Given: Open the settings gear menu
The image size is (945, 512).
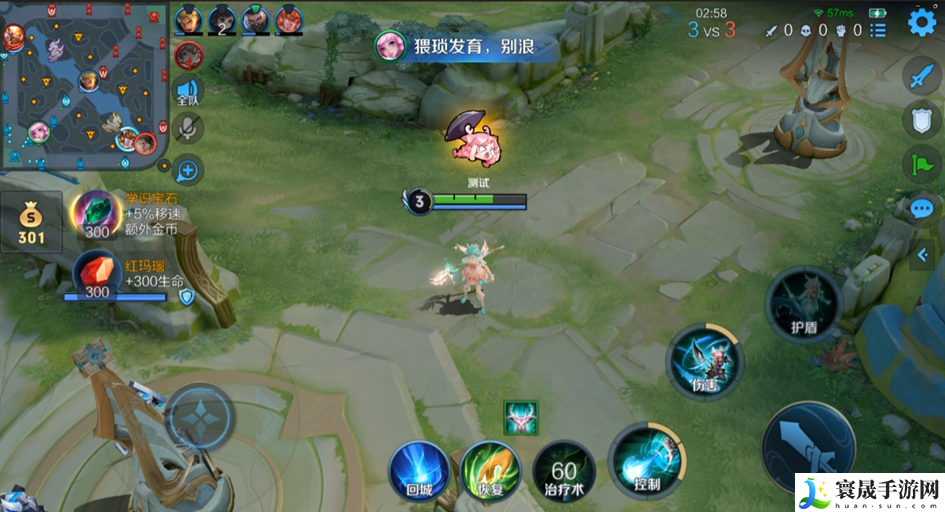Looking at the screenshot, I should [x=921, y=23].
